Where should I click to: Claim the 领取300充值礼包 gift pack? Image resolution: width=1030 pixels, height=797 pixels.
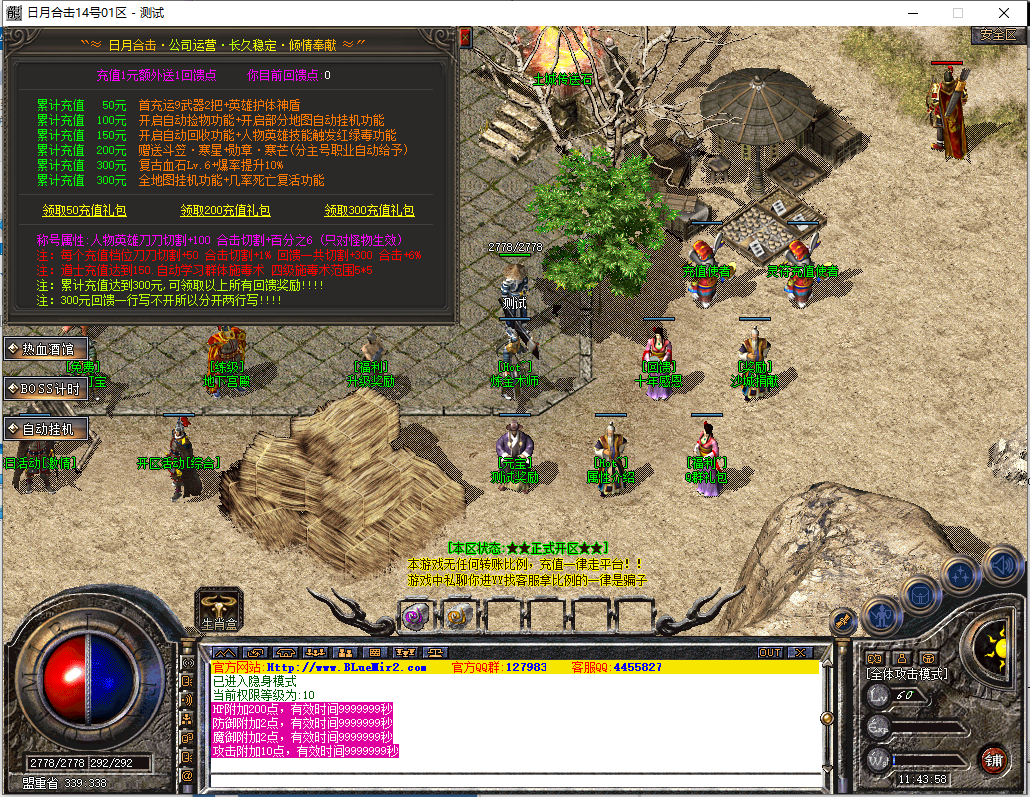pyautogui.click(x=369, y=211)
